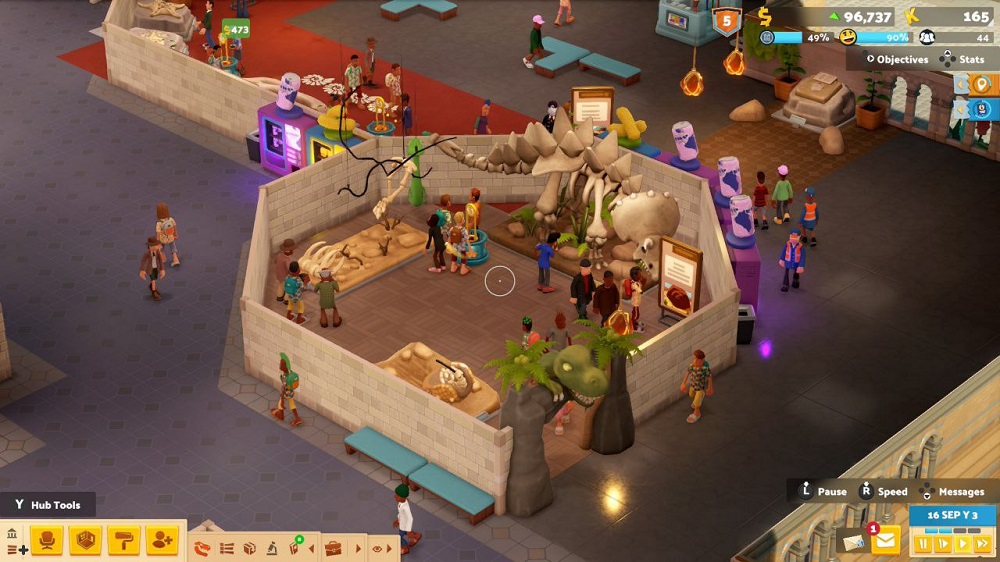Toggle the eye visibility options
Viewport: 1000px width, 562px height.
click(x=378, y=548)
